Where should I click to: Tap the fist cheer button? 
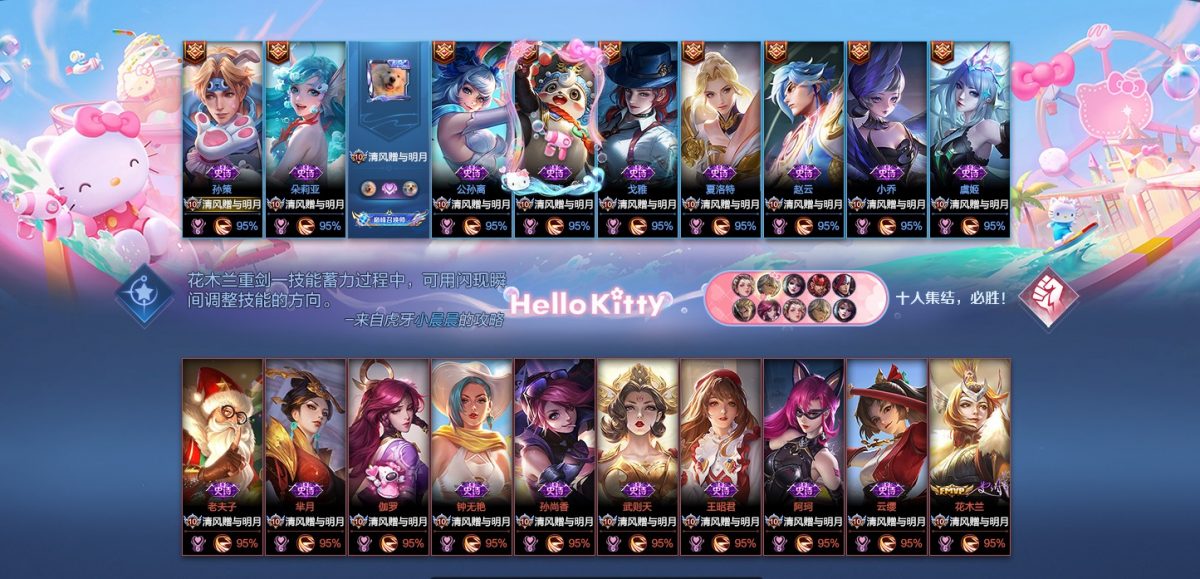tap(1048, 297)
